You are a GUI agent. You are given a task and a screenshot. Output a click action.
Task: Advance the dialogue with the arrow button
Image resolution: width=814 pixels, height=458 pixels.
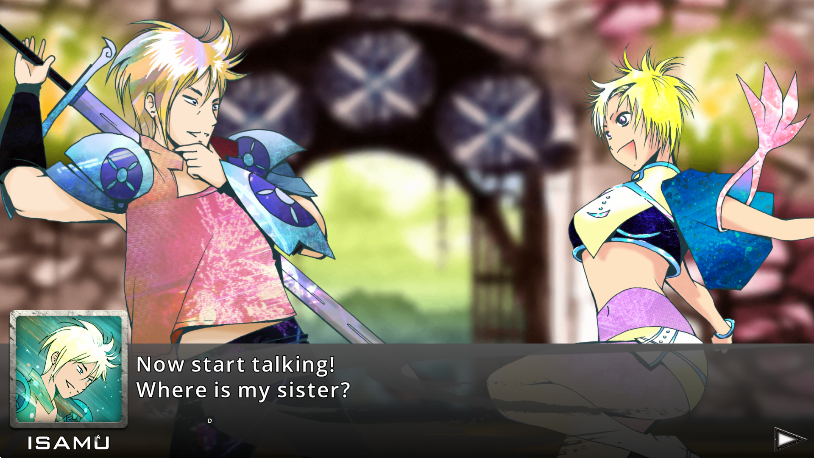coord(789,437)
